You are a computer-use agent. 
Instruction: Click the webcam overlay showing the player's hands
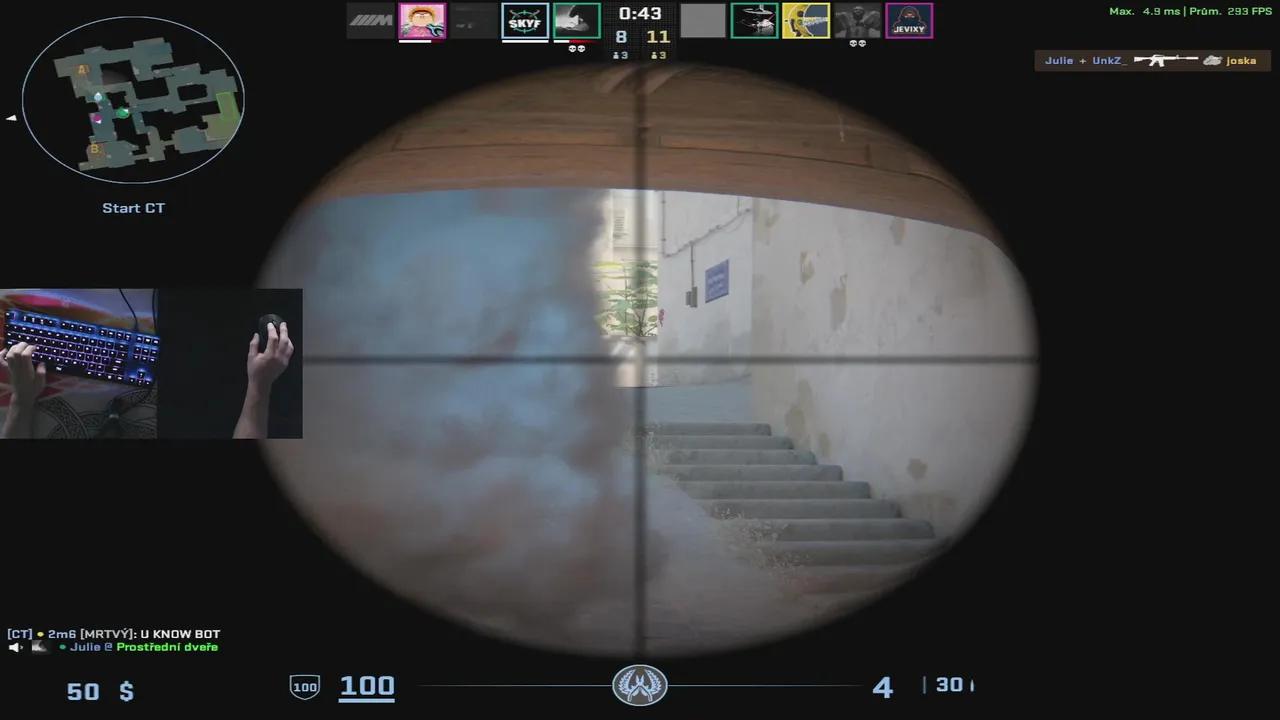pos(150,363)
